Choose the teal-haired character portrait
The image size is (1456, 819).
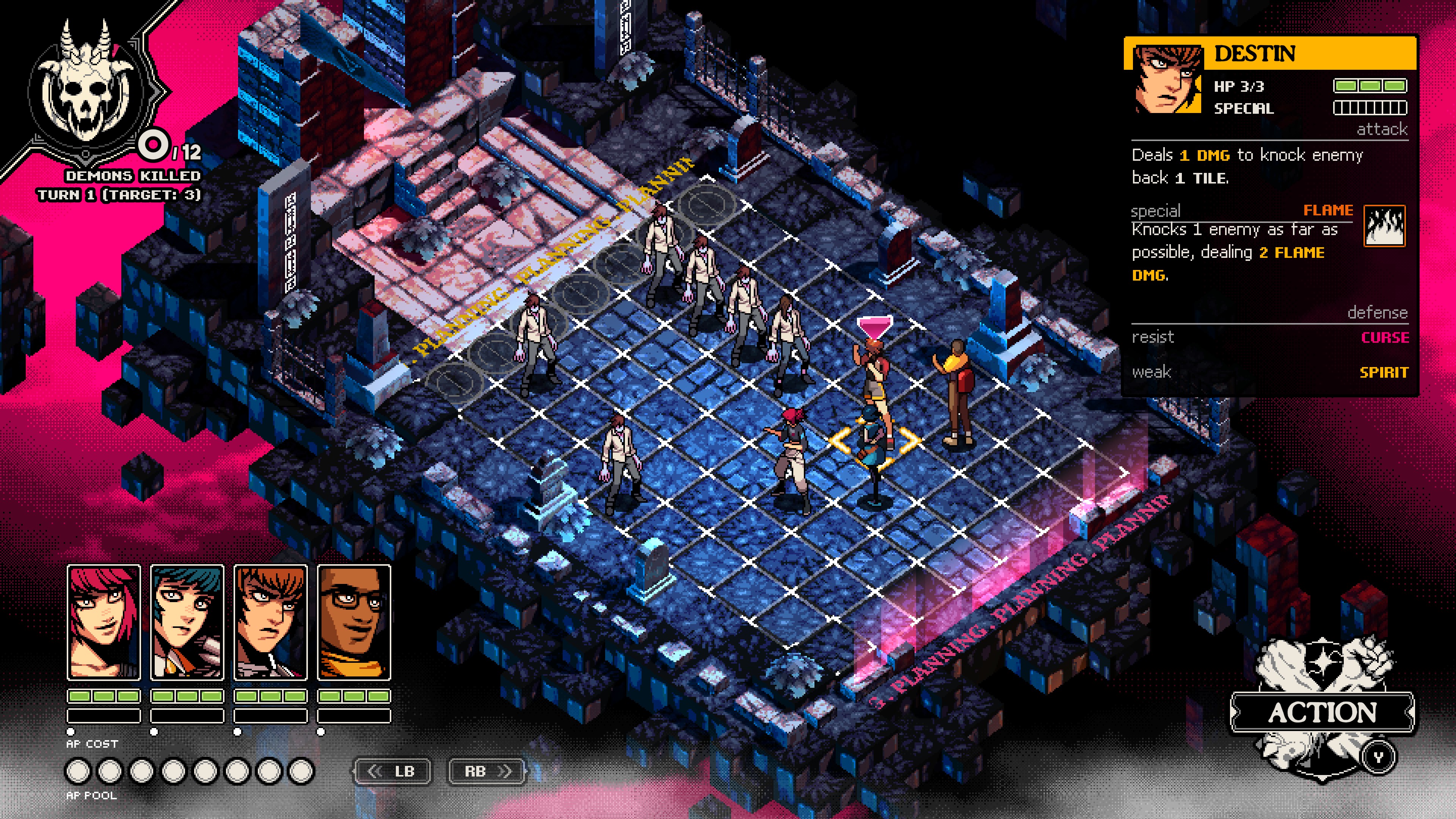[187, 622]
